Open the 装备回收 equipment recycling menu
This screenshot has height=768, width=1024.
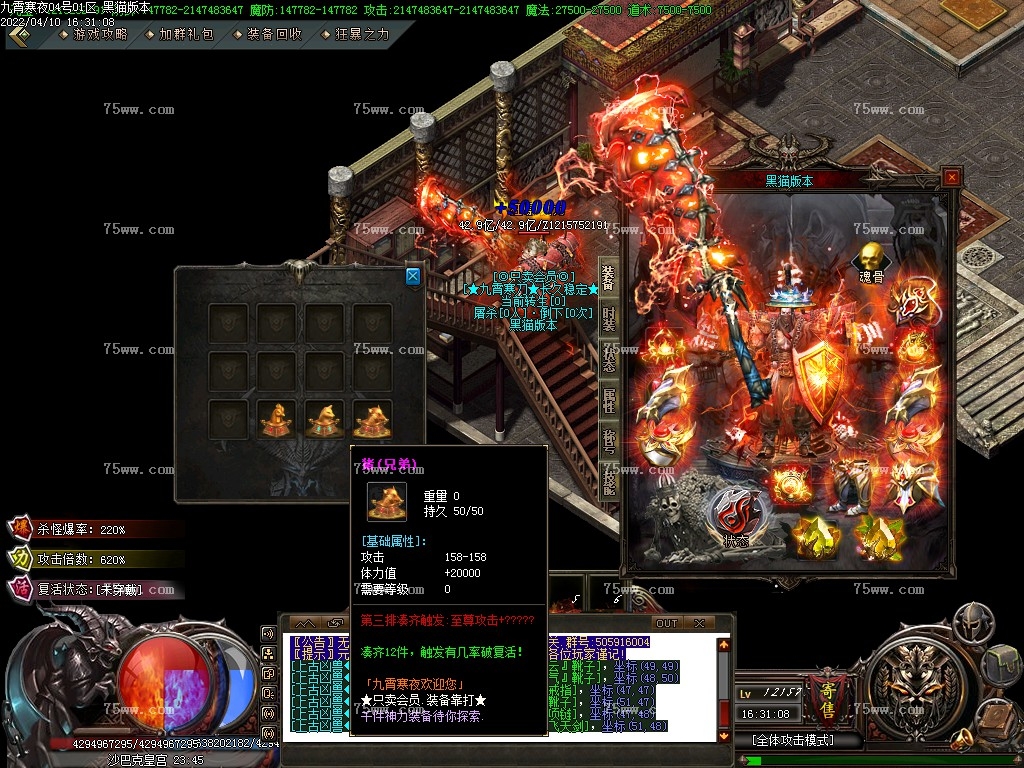[x=274, y=34]
